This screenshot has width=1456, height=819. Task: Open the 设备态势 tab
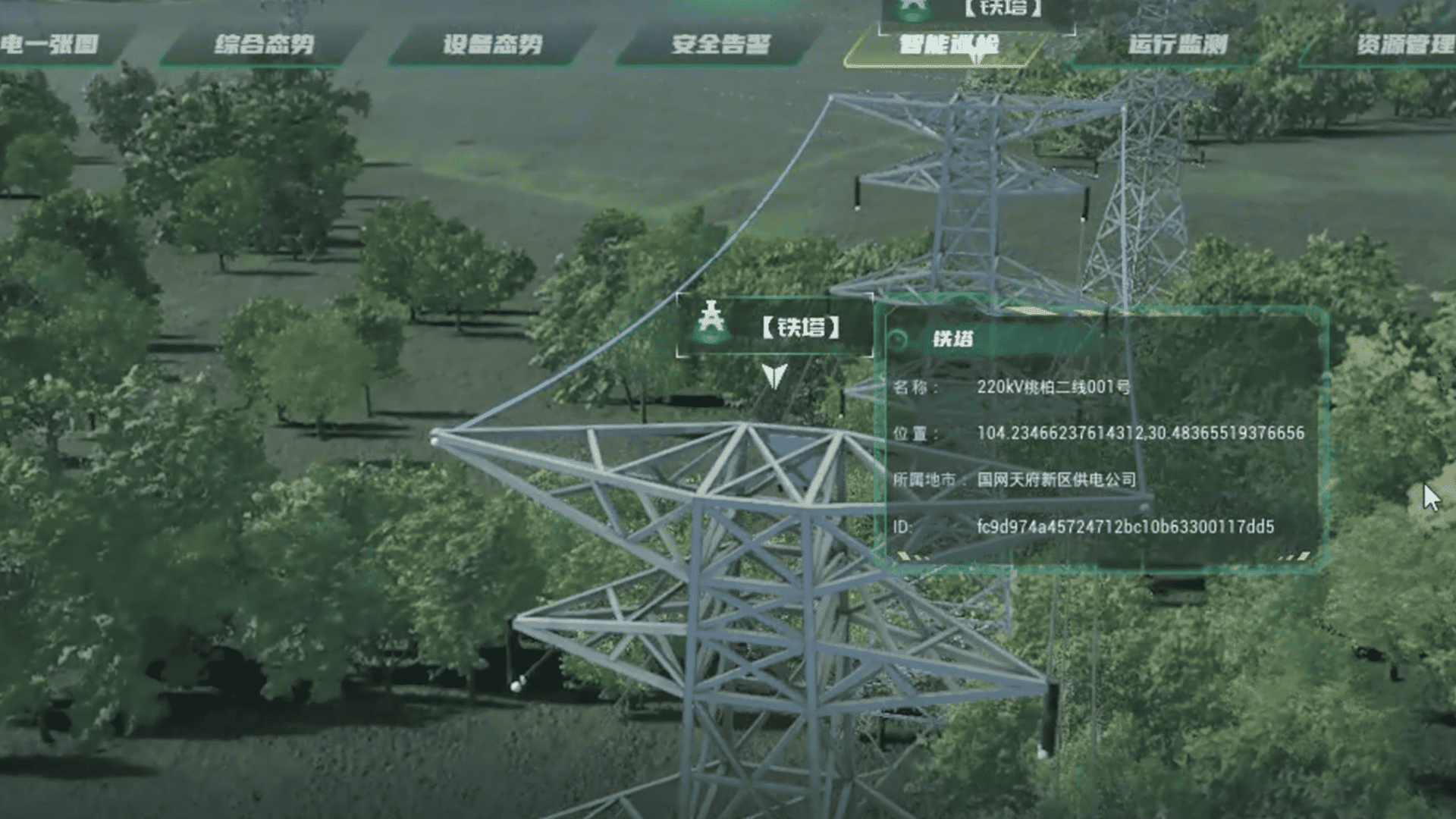[x=492, y=45]
